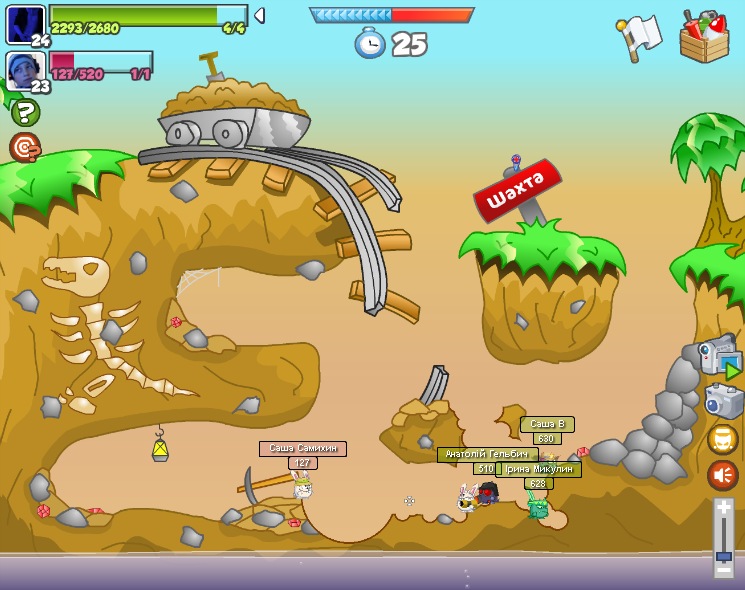Viewport: 745px width, 590px height.
Task: Zoom in using the plus button
Action: (x=723, y=507)
